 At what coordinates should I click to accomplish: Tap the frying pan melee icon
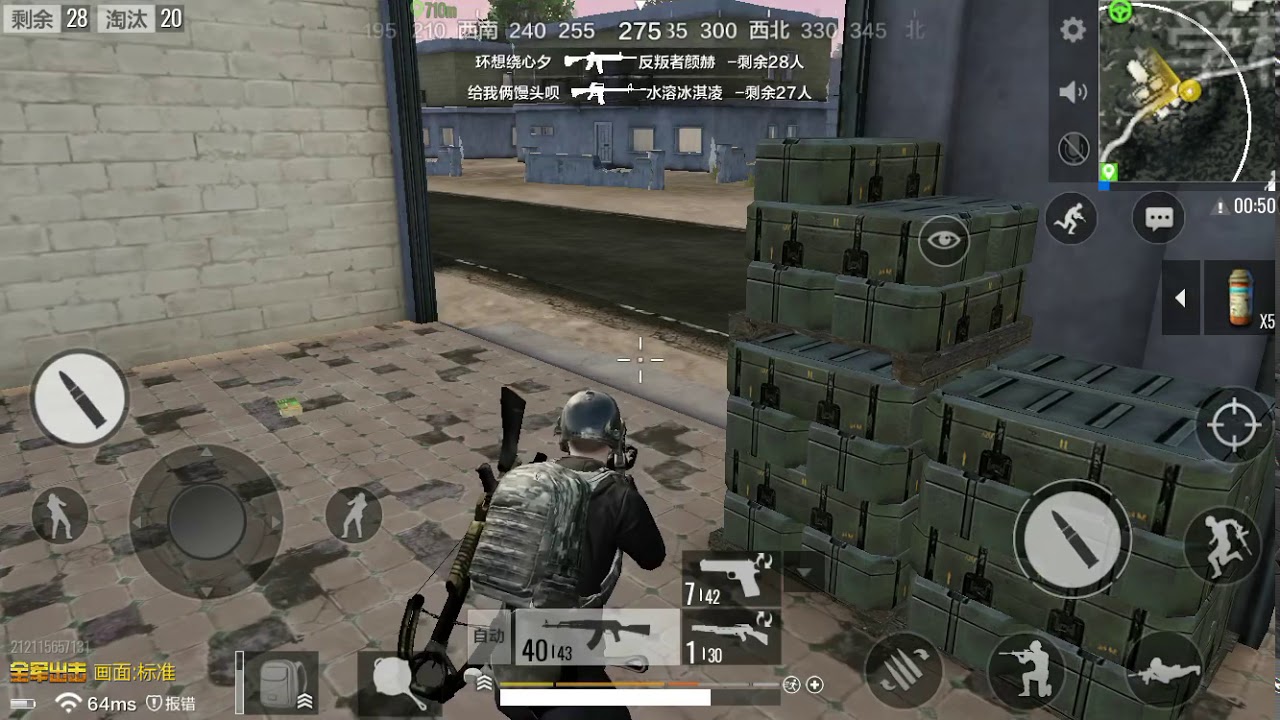pos(396,686)
